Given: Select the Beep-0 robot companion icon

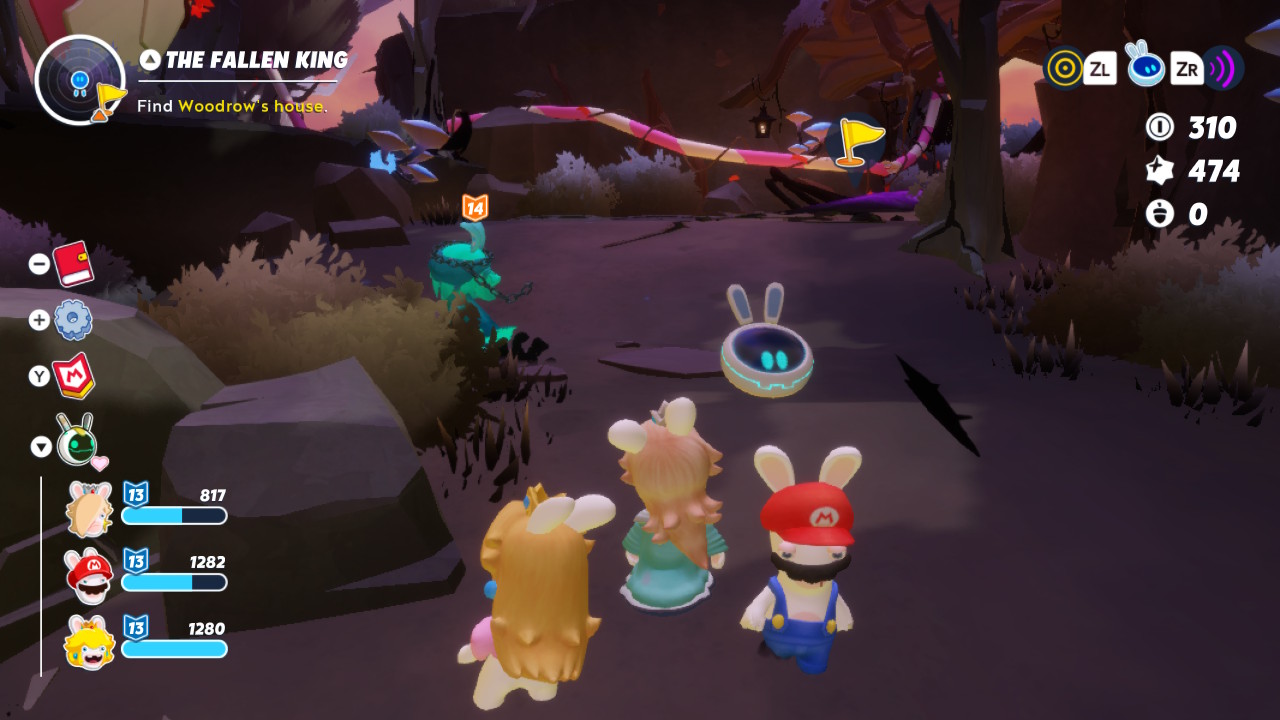Looking at the screenshot, I should [x=76, y=441].
